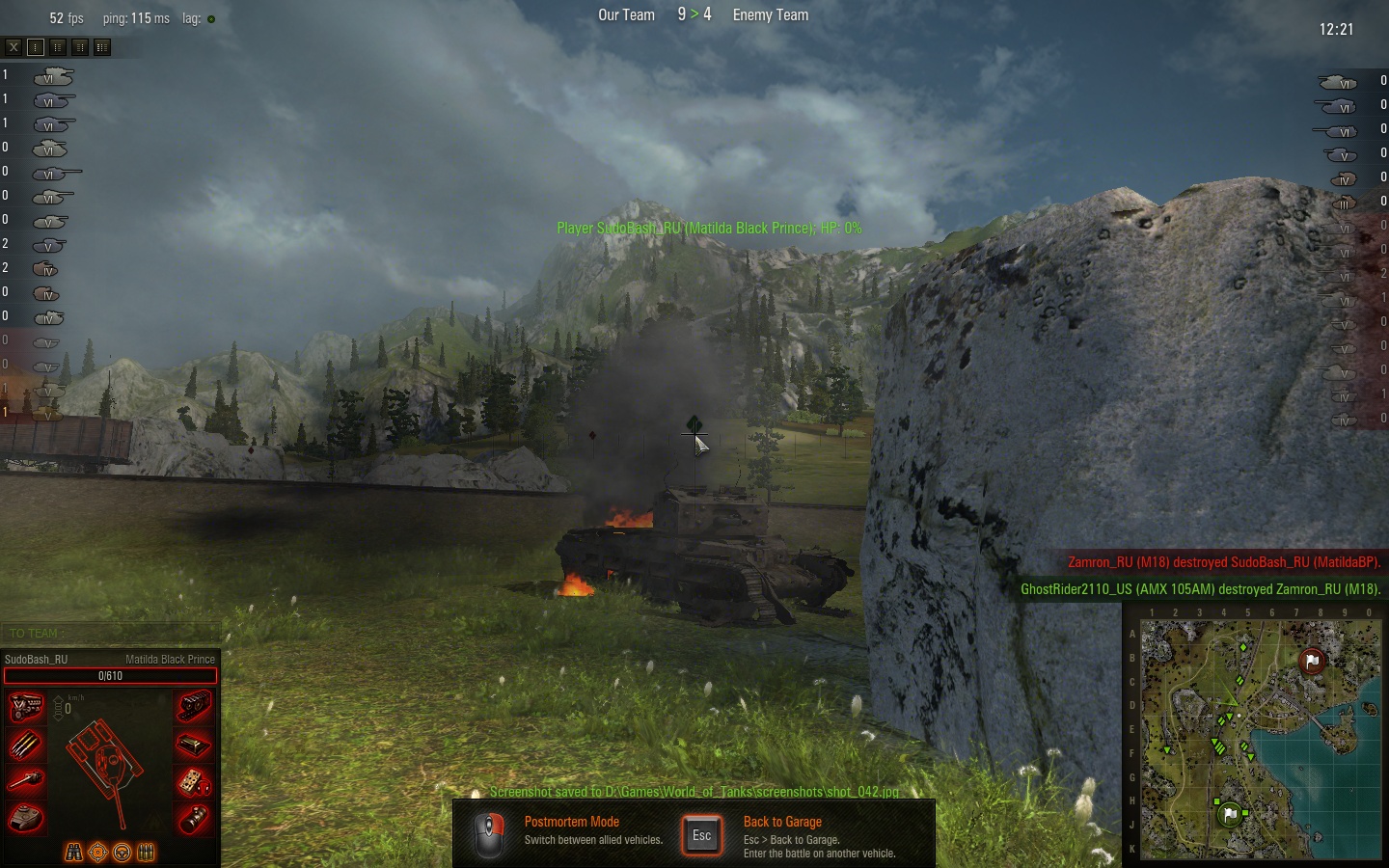
Task: Click the red enemy base flag on minimap
Action: pos(1312,661)
